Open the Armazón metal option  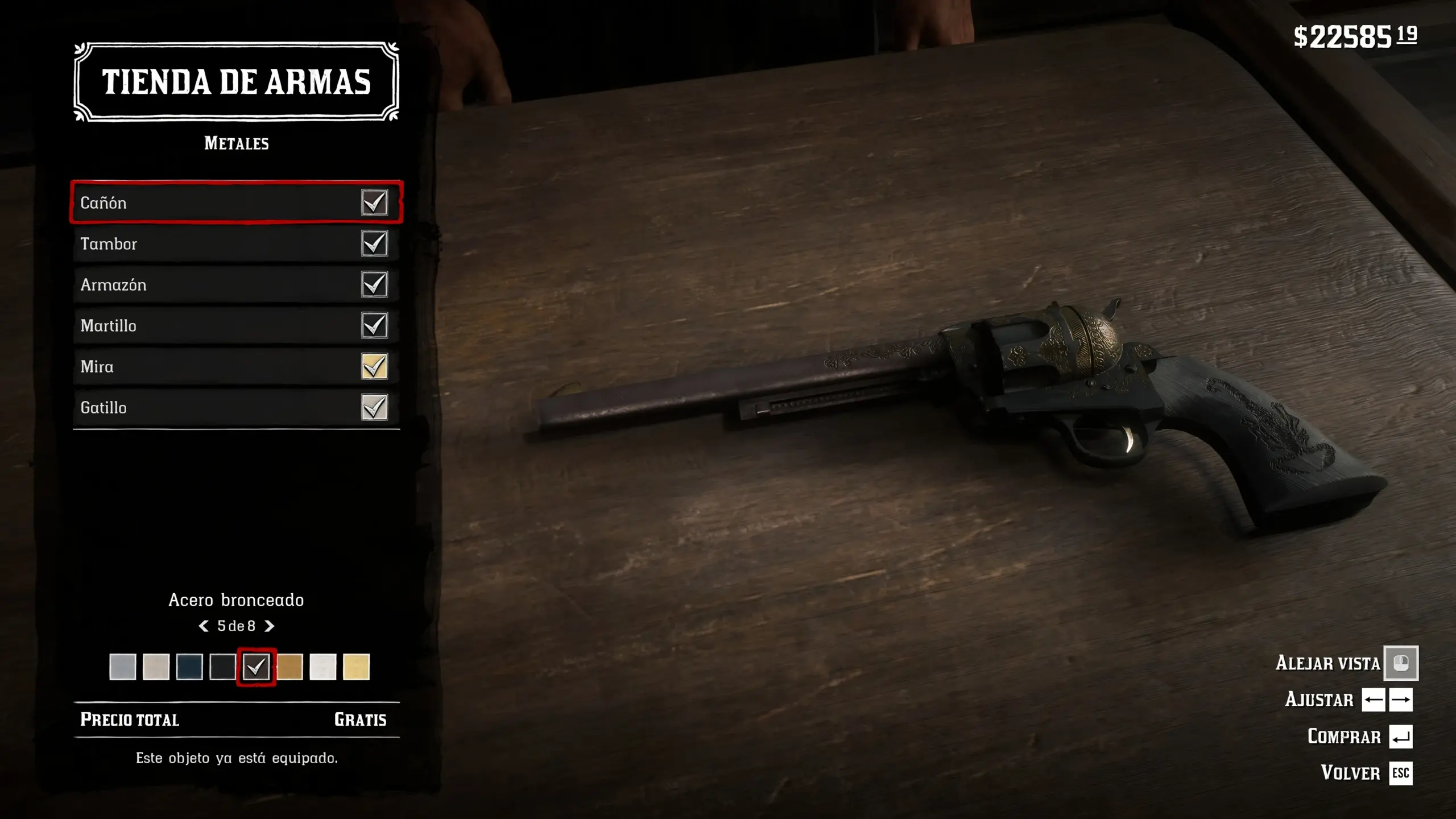(236, 284)
